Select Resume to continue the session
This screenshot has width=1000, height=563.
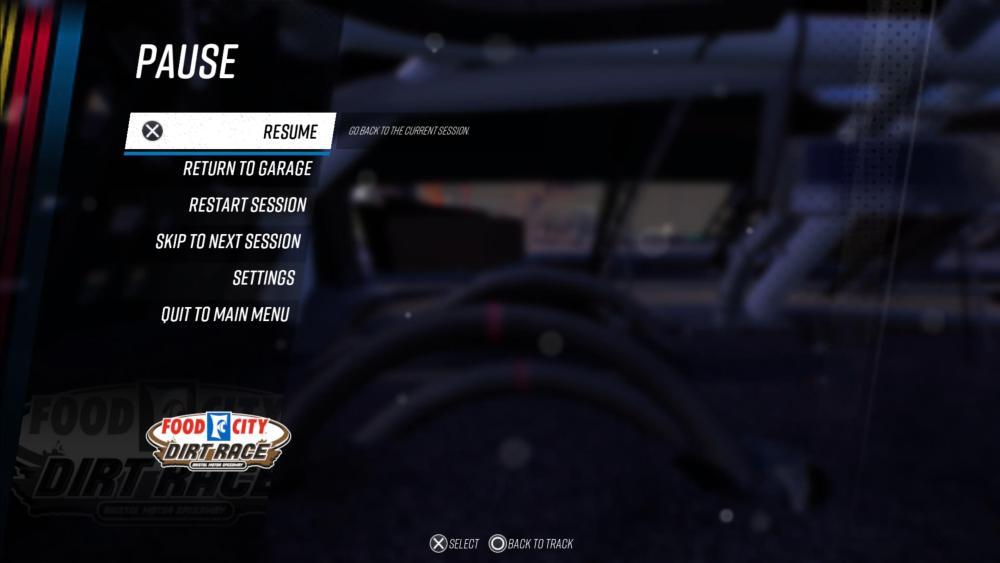289,132
